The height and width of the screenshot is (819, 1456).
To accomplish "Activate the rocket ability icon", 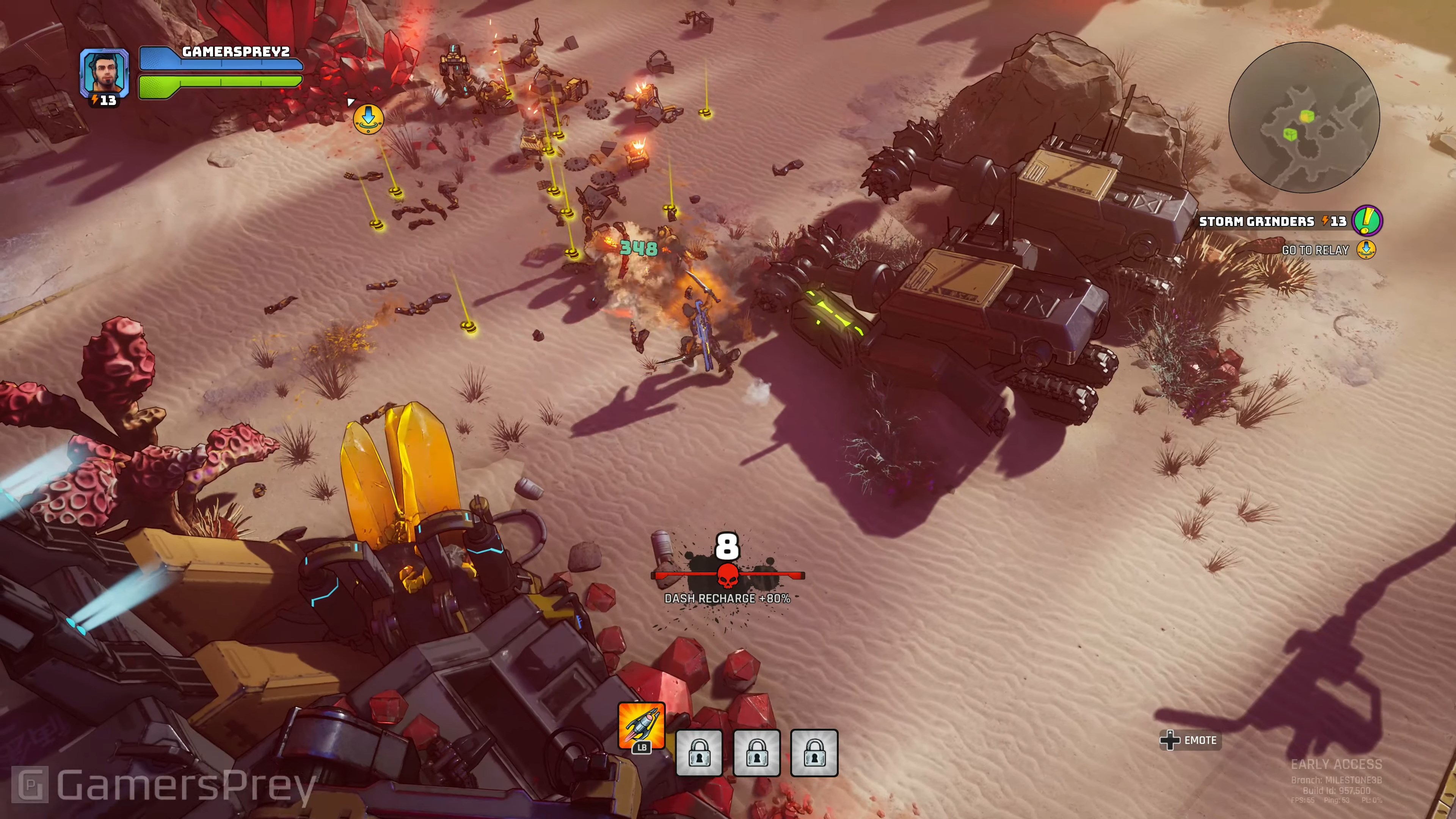I will click(x=642, y=725).
